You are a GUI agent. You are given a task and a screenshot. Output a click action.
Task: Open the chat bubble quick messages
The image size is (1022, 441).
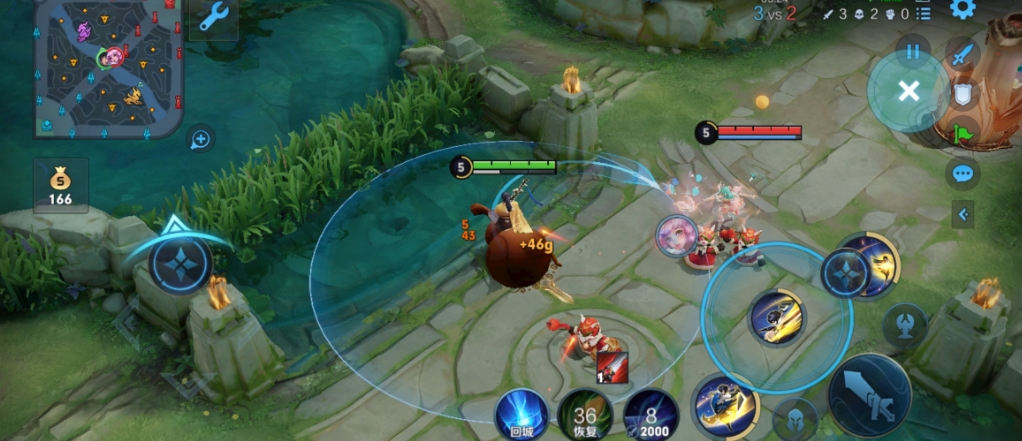962,174
